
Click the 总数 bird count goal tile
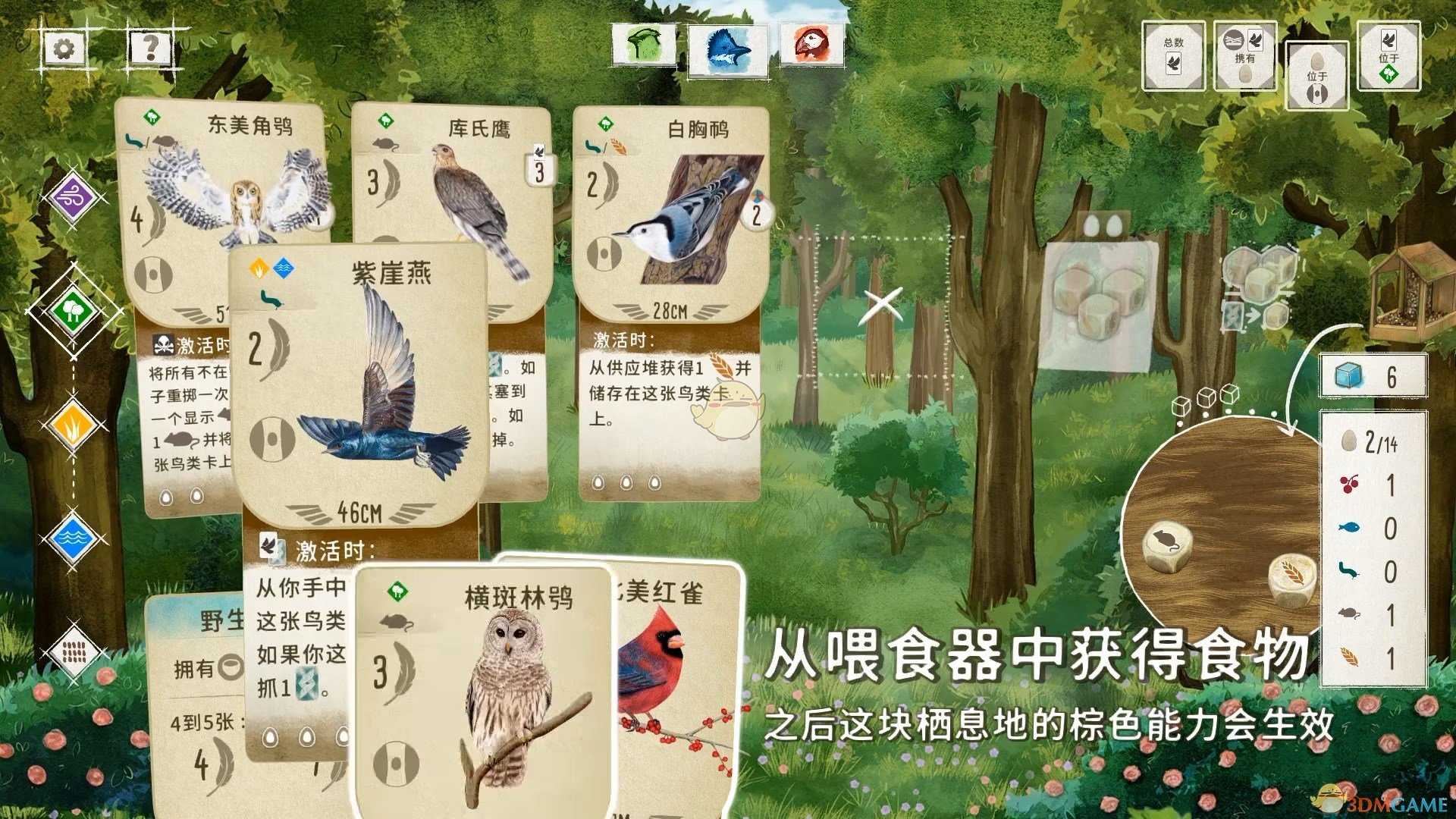pyautogui.click(x=1173, y=55)
